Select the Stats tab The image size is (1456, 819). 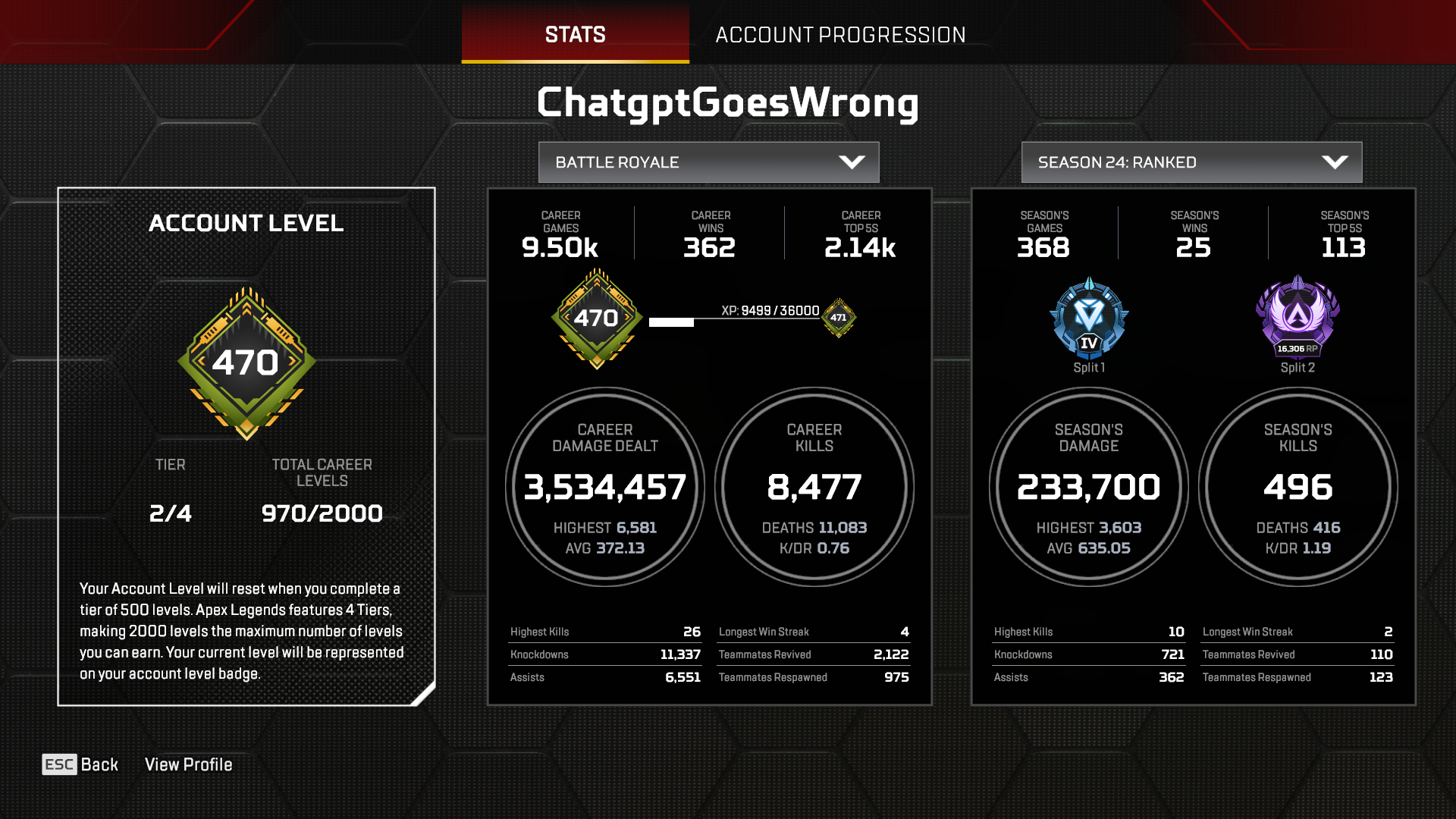click(x=574, y=34)
